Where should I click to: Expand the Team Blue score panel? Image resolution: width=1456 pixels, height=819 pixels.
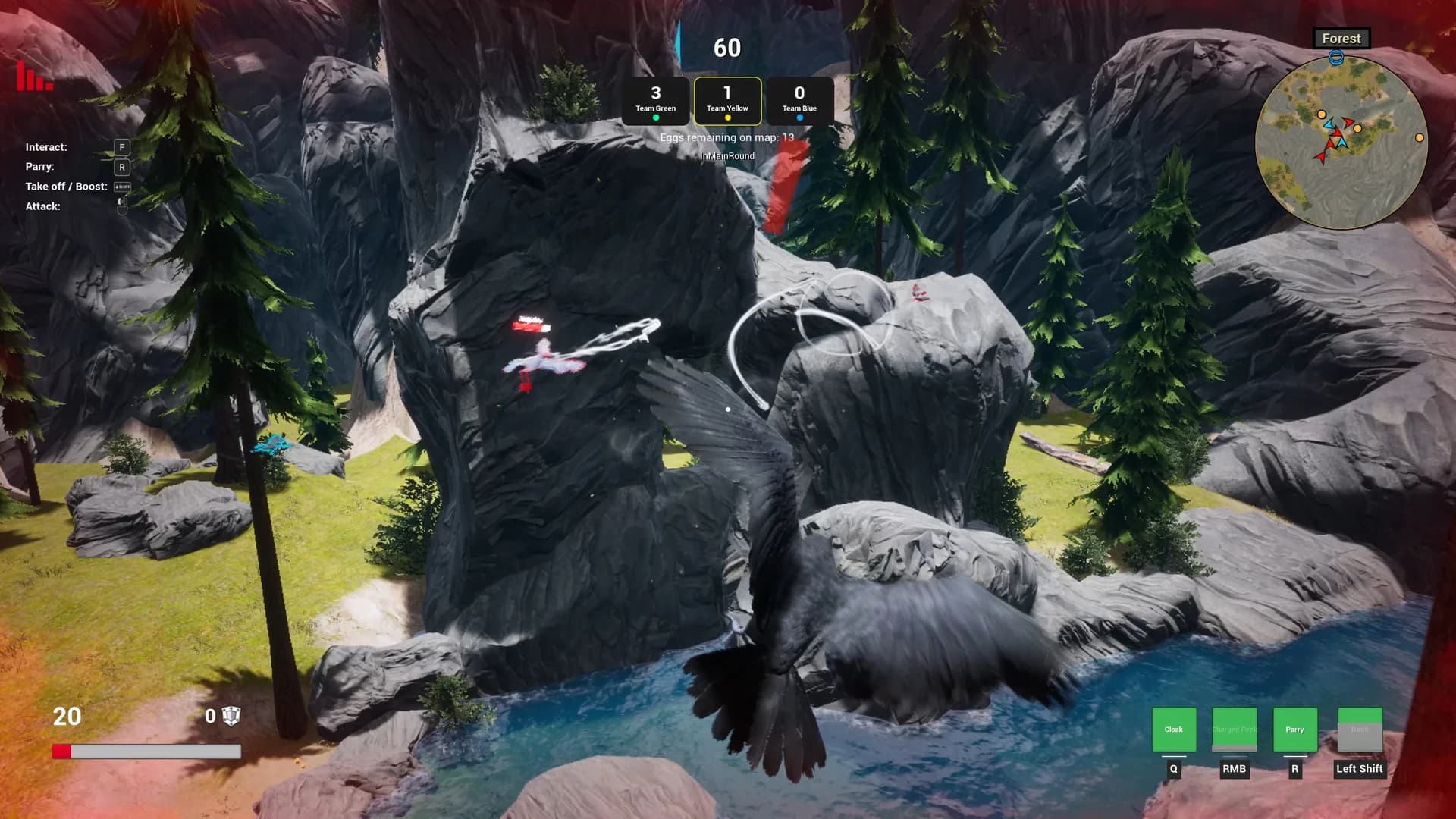(799, 101)
